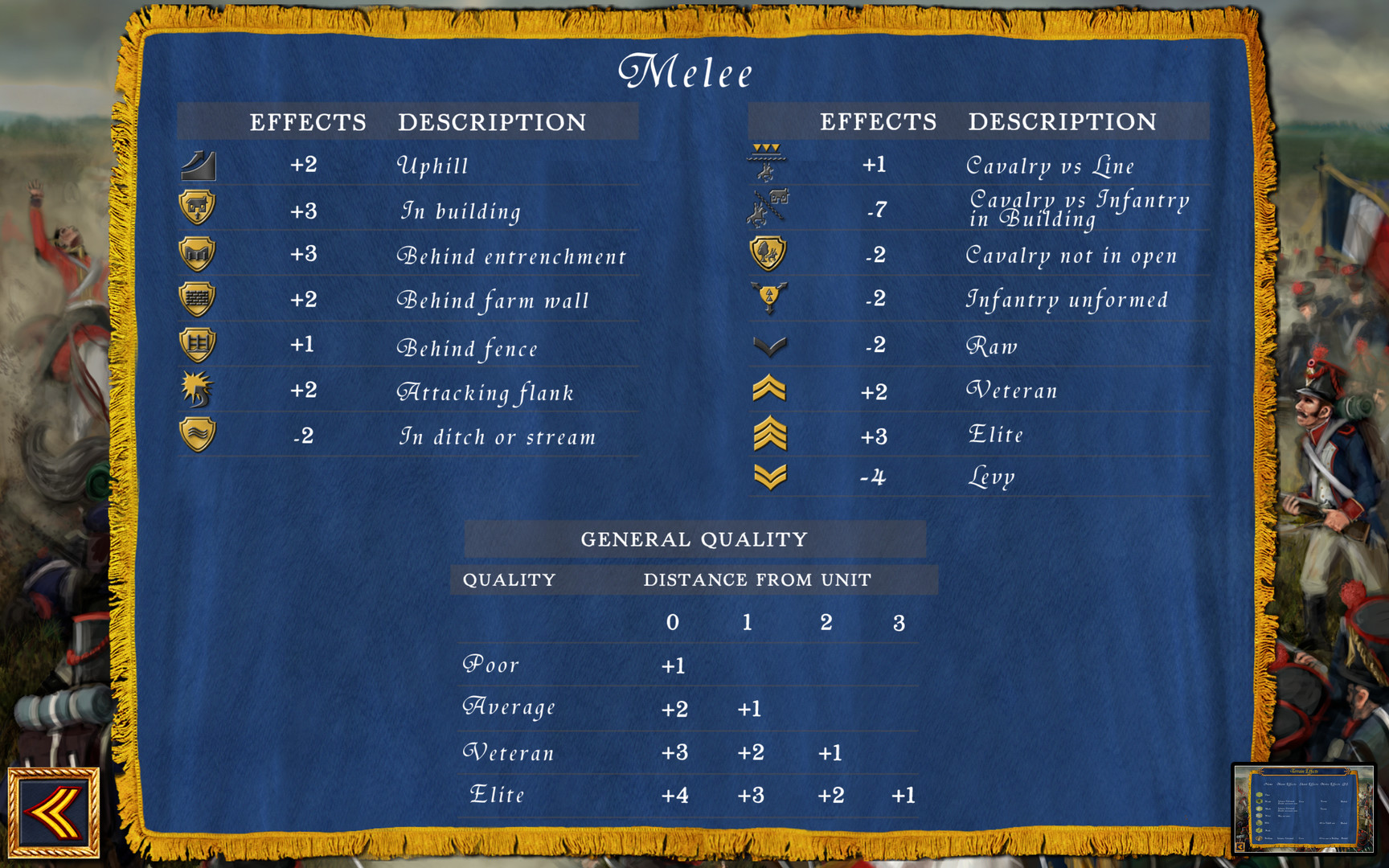
Task: Select the Behind Entrenchment shield icon
Action: [x=198, y=254]
